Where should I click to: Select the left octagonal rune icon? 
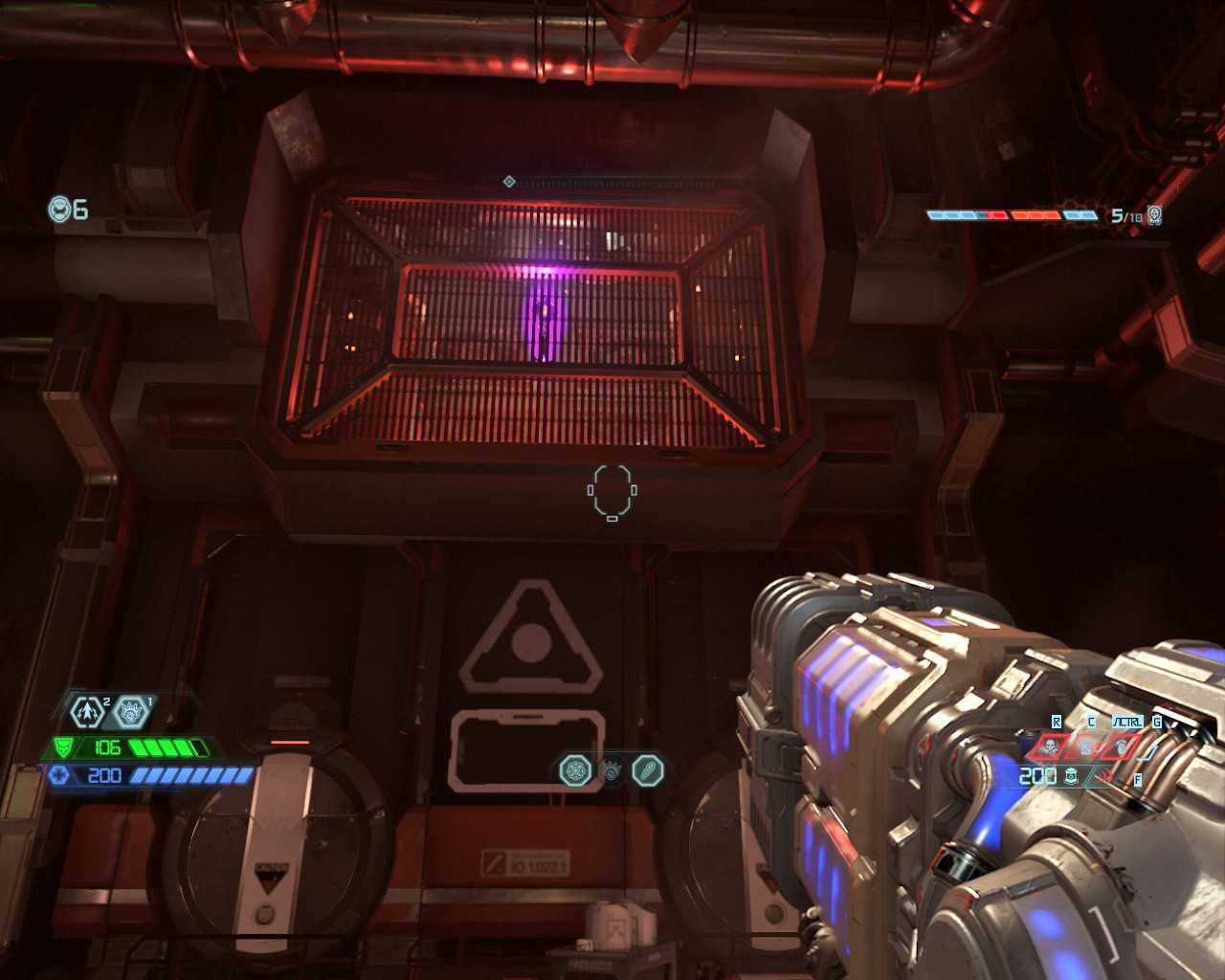point(575,770)
